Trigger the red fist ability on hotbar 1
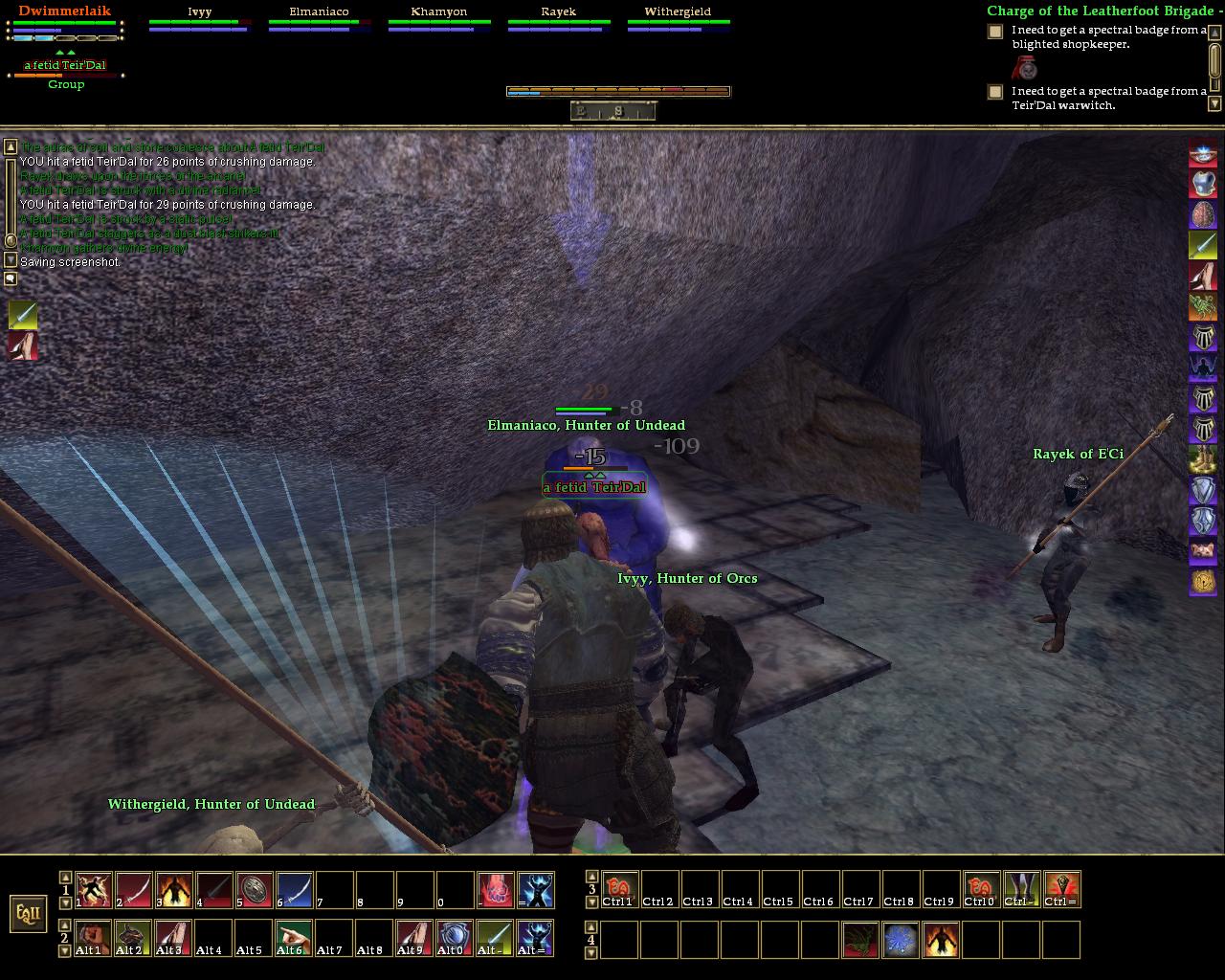This screenshot has width=1225, height=980. [496, 890]
